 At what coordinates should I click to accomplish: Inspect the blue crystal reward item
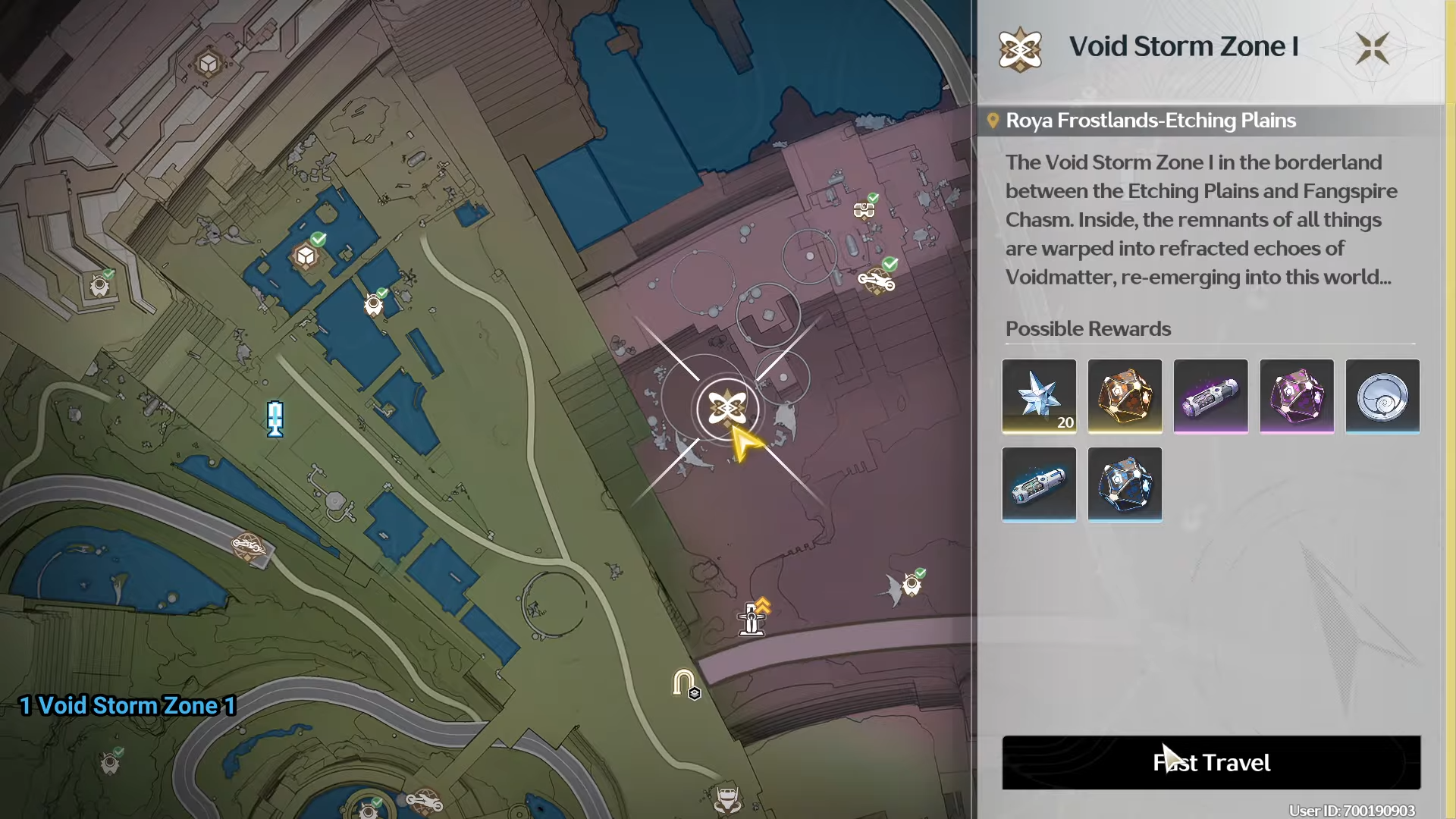coord(1125,484)
